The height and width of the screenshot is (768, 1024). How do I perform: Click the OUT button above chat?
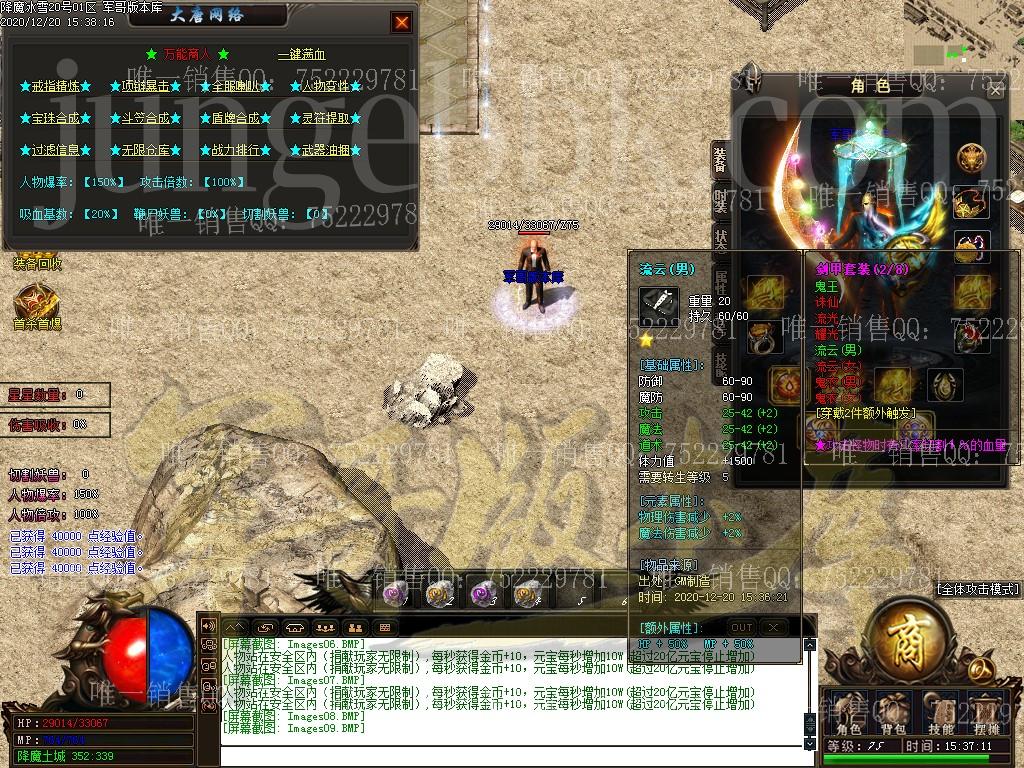741,627
